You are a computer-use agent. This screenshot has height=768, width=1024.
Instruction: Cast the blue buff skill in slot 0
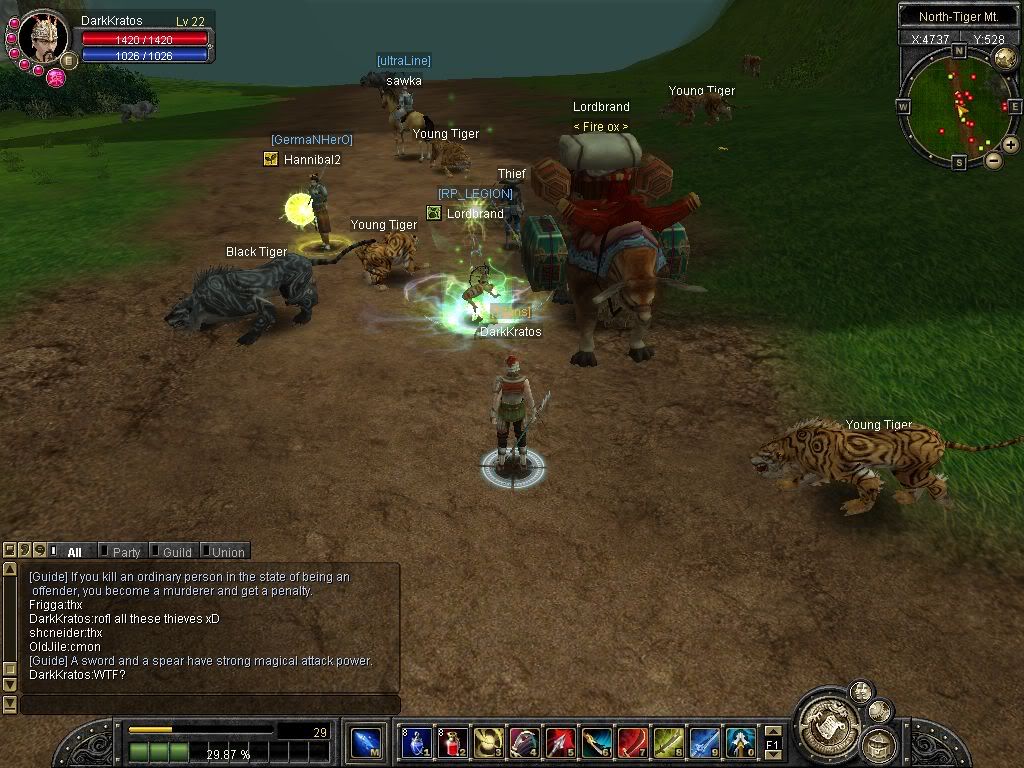740,743
